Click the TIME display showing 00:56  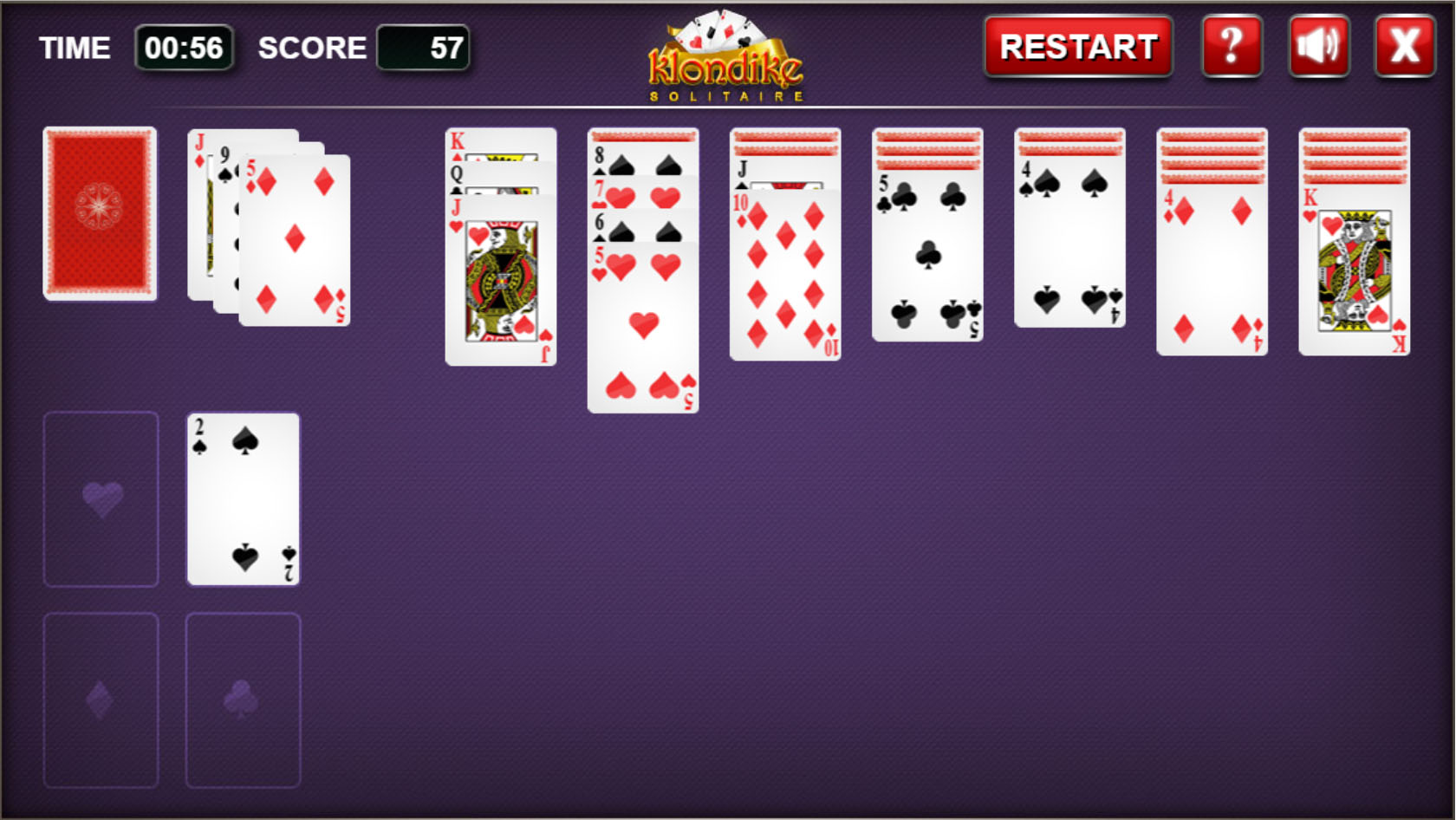click(185, 48)
